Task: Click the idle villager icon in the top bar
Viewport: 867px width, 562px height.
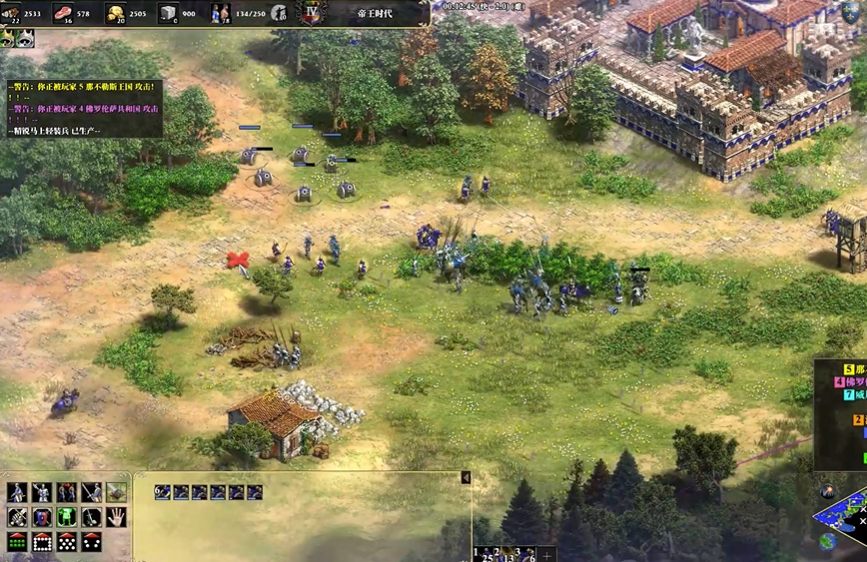Action: (x=279, y=13)
